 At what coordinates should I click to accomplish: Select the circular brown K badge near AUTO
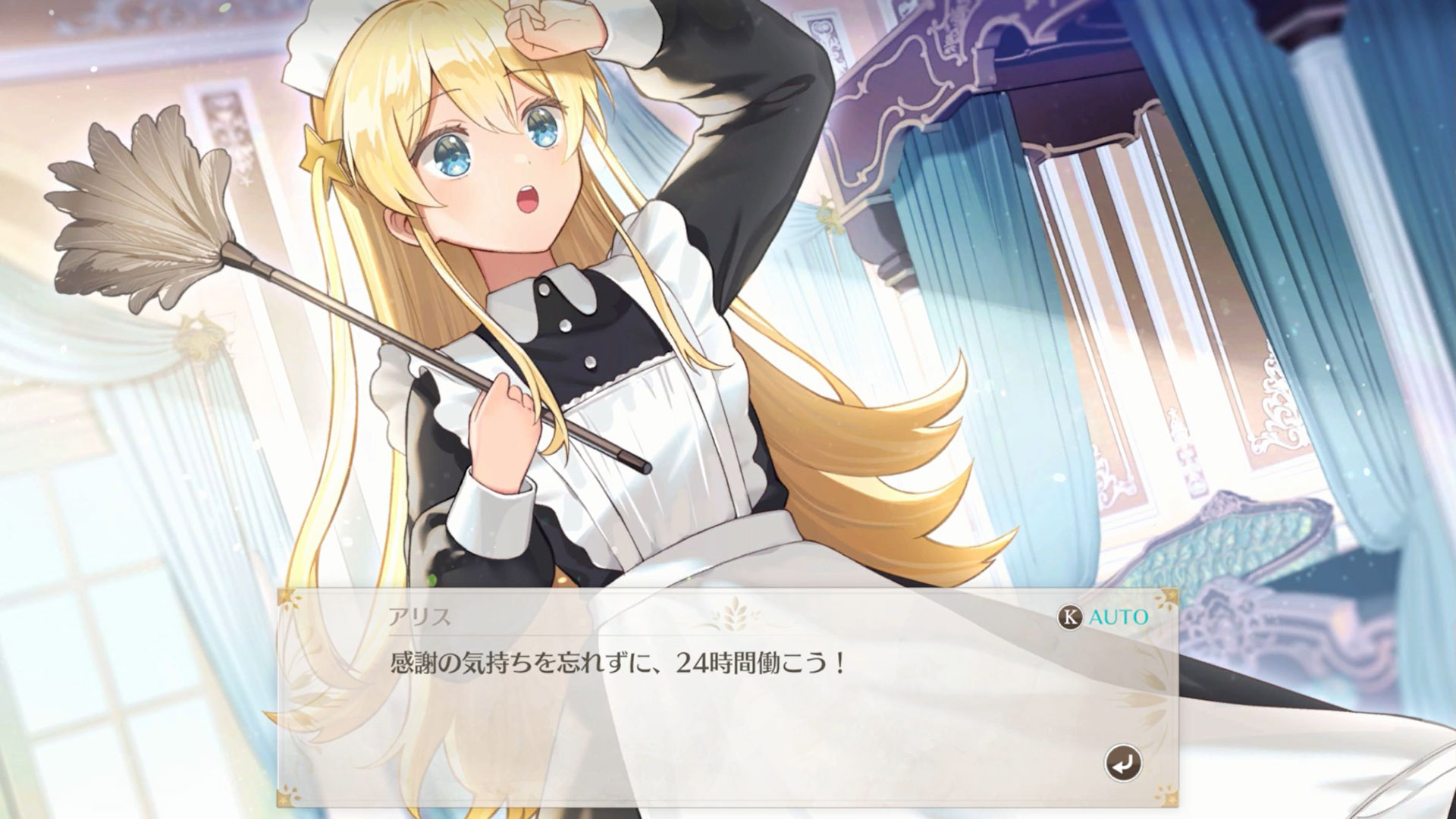tap(1071, 618)
